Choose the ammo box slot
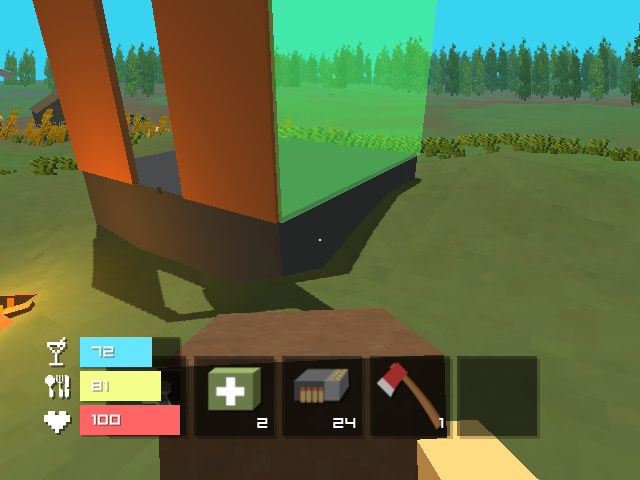The height and width of the screenshot is (480, 640). [x=322, y=396]
